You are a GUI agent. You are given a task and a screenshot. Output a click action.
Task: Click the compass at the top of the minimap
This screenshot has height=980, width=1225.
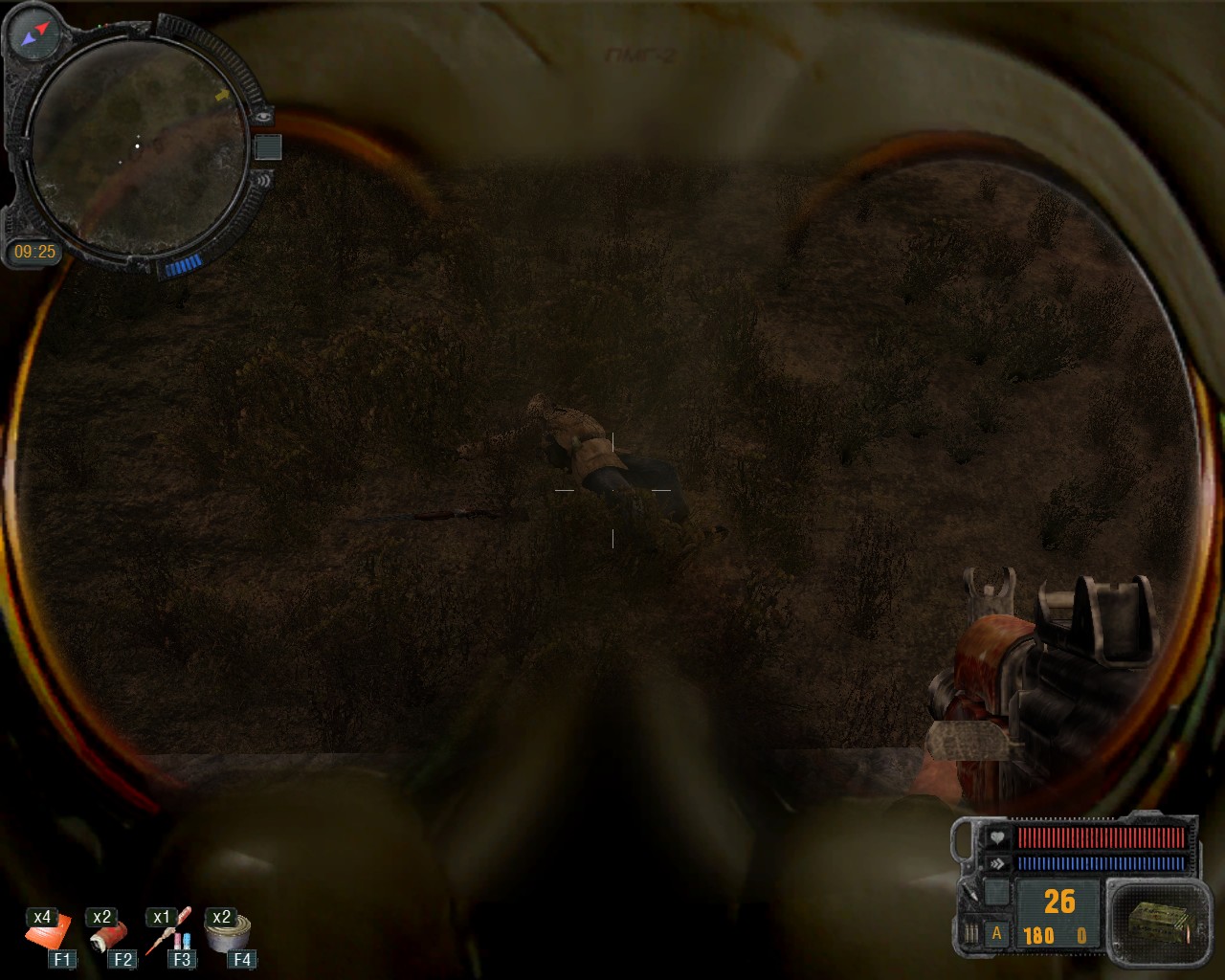point(33,33)
